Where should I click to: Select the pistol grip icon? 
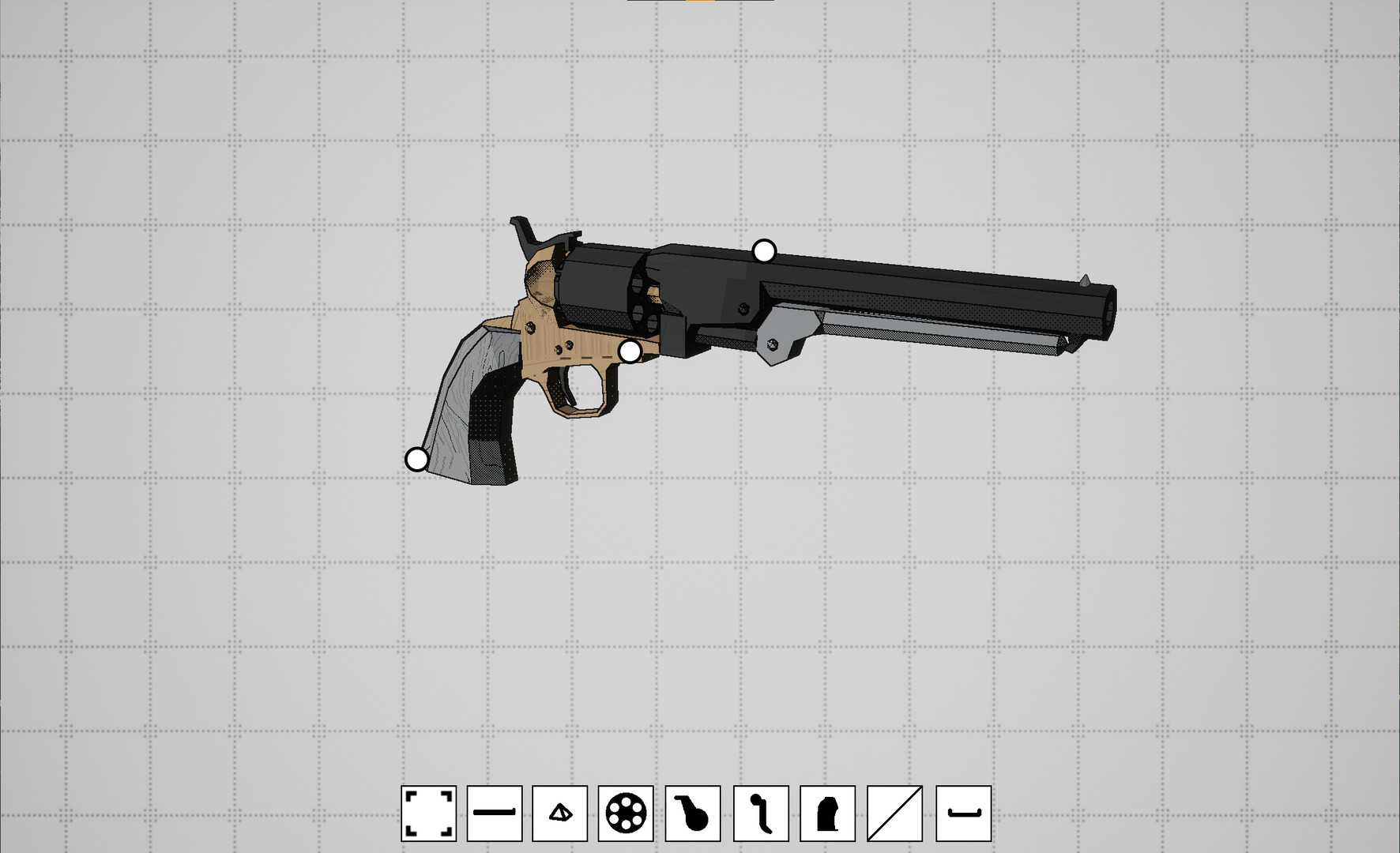(x=827, y=814)
